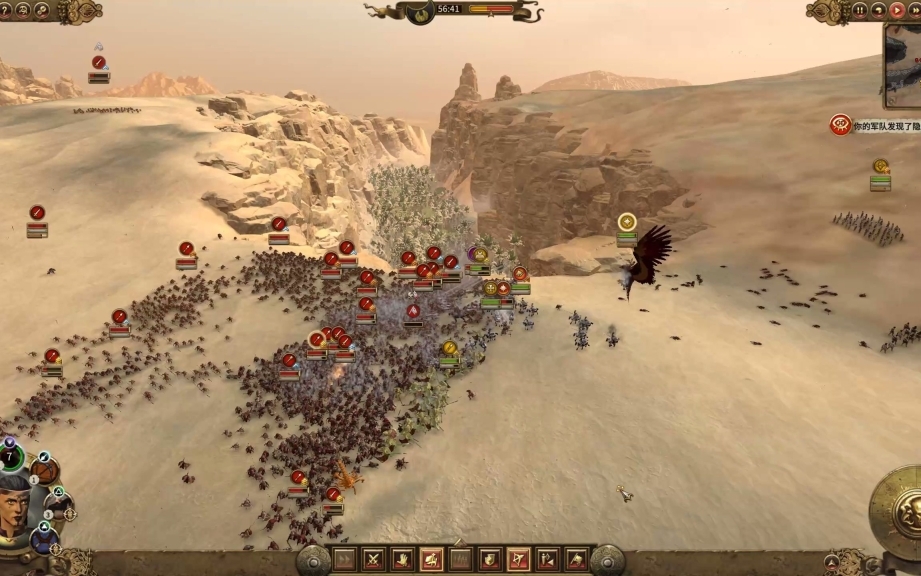Screen dimensions: 921x576
Task: Toggle the skirmish mode button
Action: (548, 559)
